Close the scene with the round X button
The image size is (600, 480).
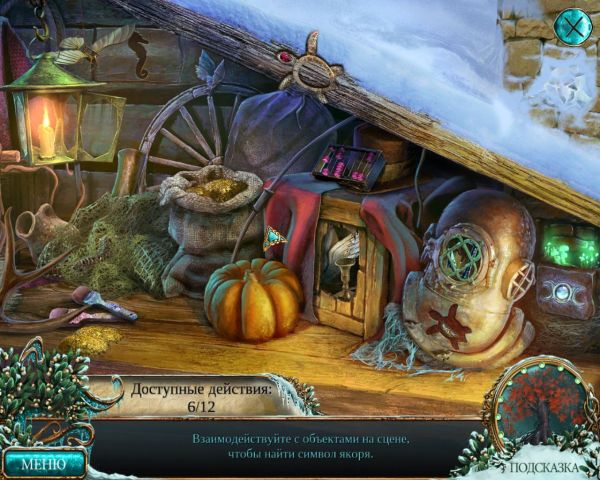pos(572,25)
